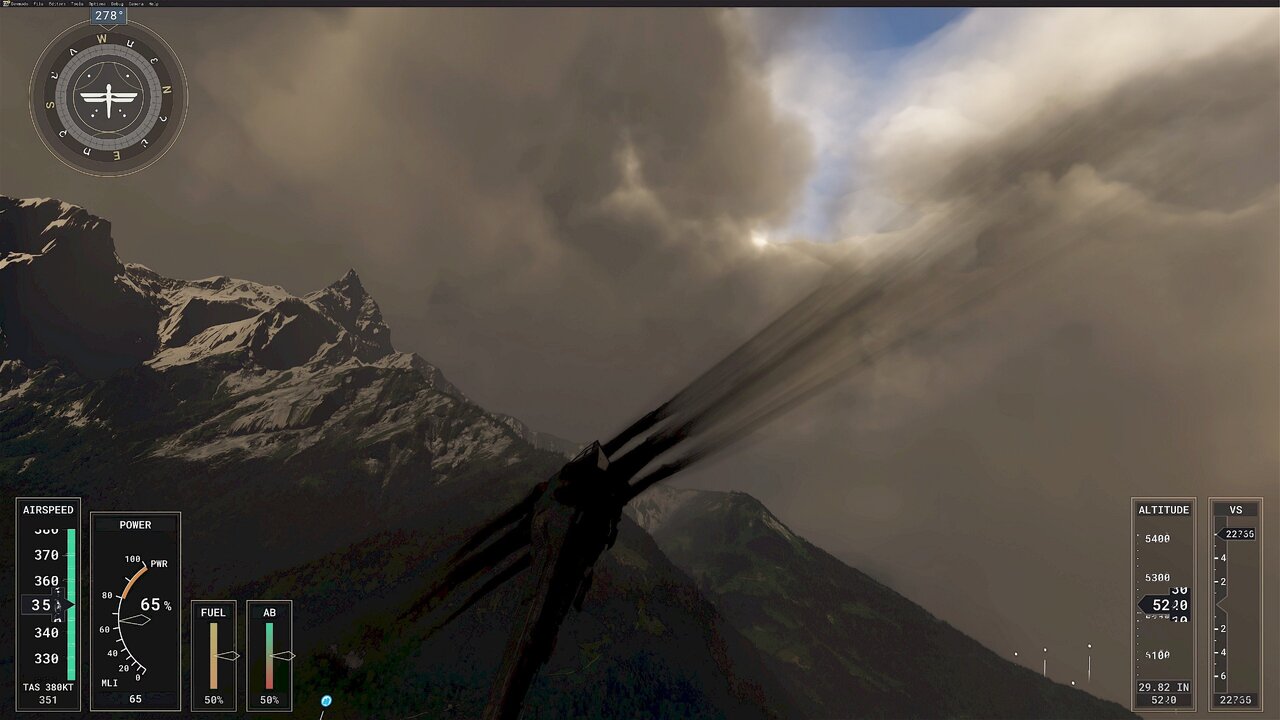Click the 29.82 IN pressure readout
The width and height of the screenshot is (1280, 720).
coord(1163,687)
